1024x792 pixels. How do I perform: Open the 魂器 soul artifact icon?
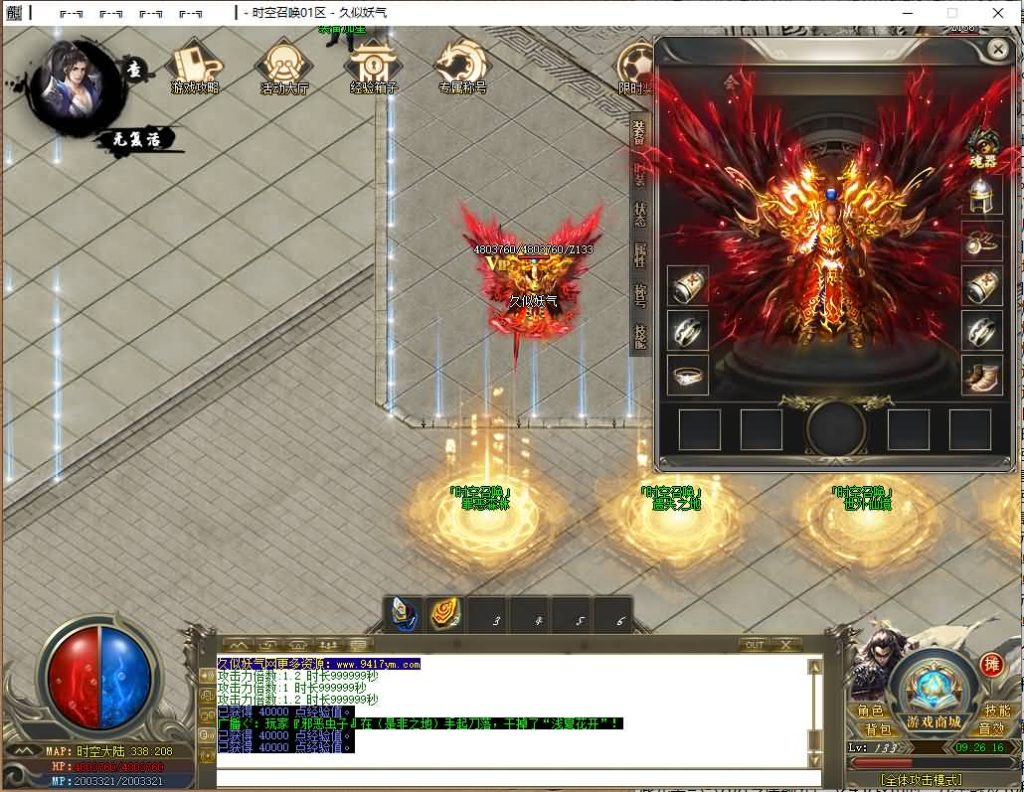[984, 146]
